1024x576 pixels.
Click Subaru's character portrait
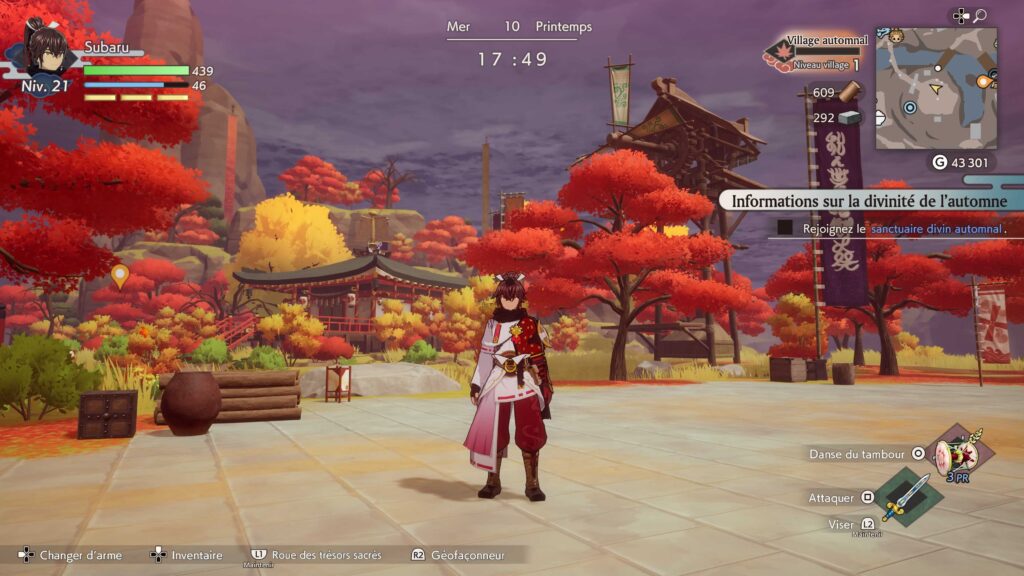click(x=45, y=51)
